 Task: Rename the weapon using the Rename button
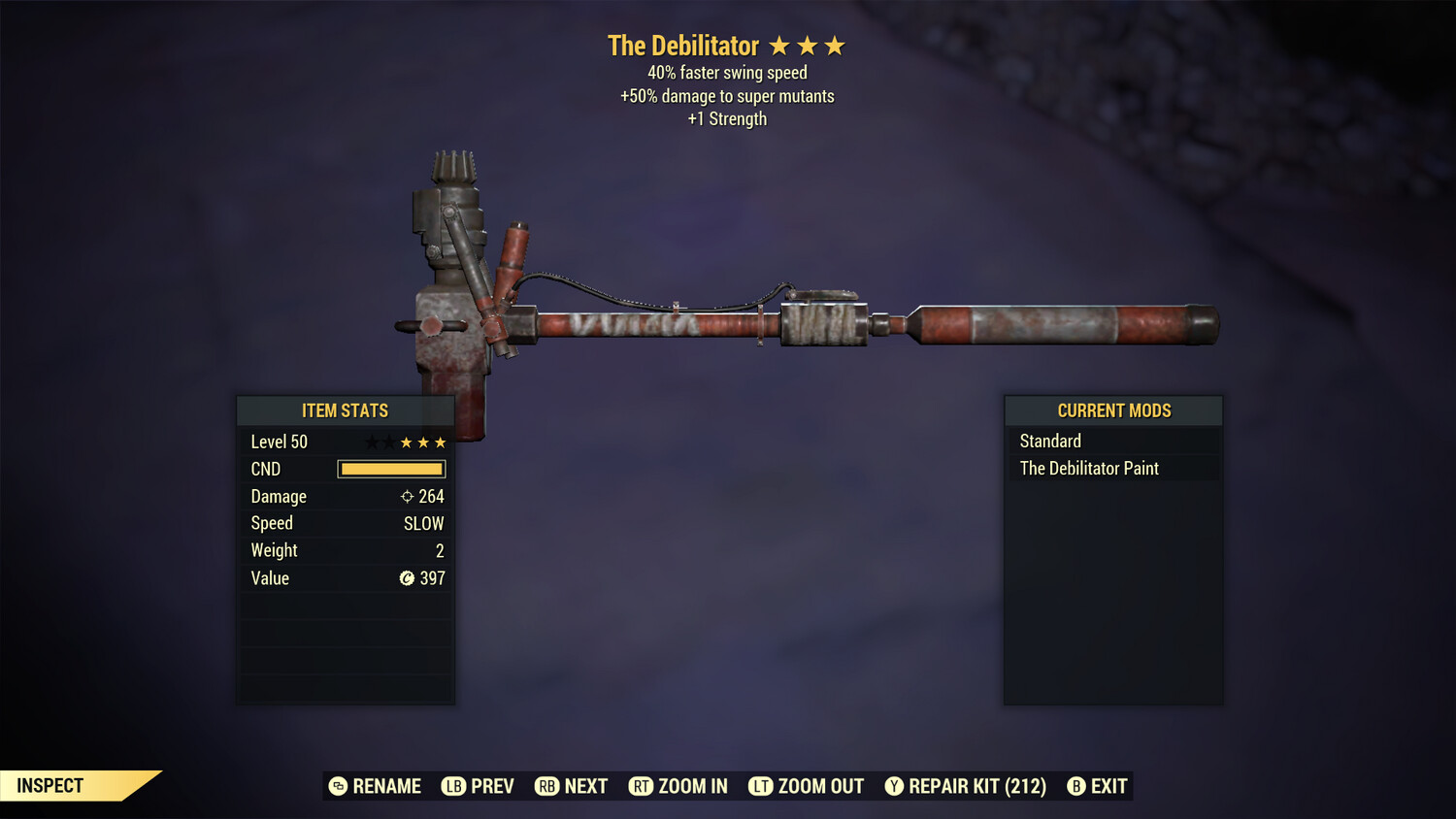(x=375, y=786)
